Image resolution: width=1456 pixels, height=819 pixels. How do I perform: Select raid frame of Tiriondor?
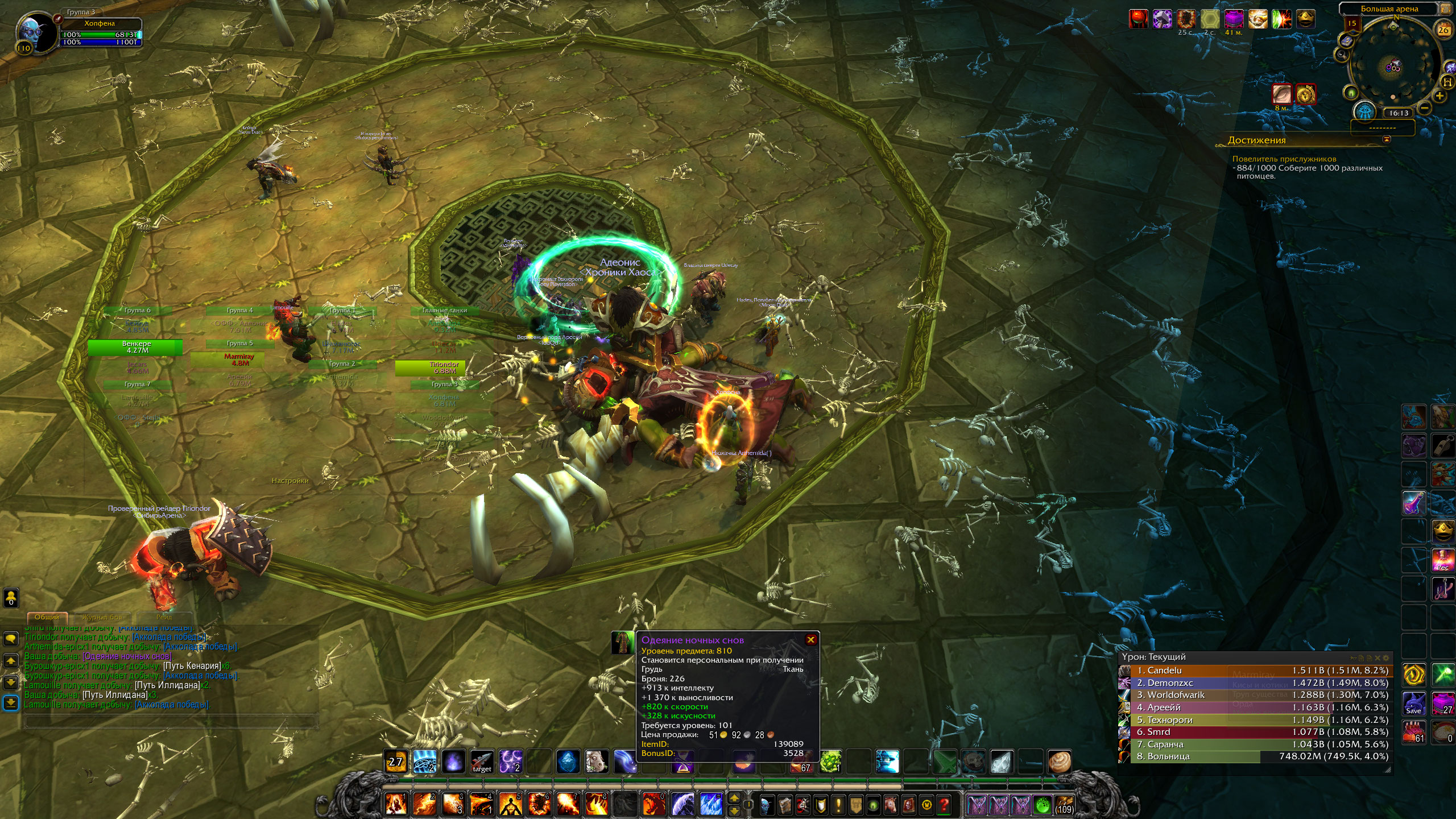pos(444,368)
